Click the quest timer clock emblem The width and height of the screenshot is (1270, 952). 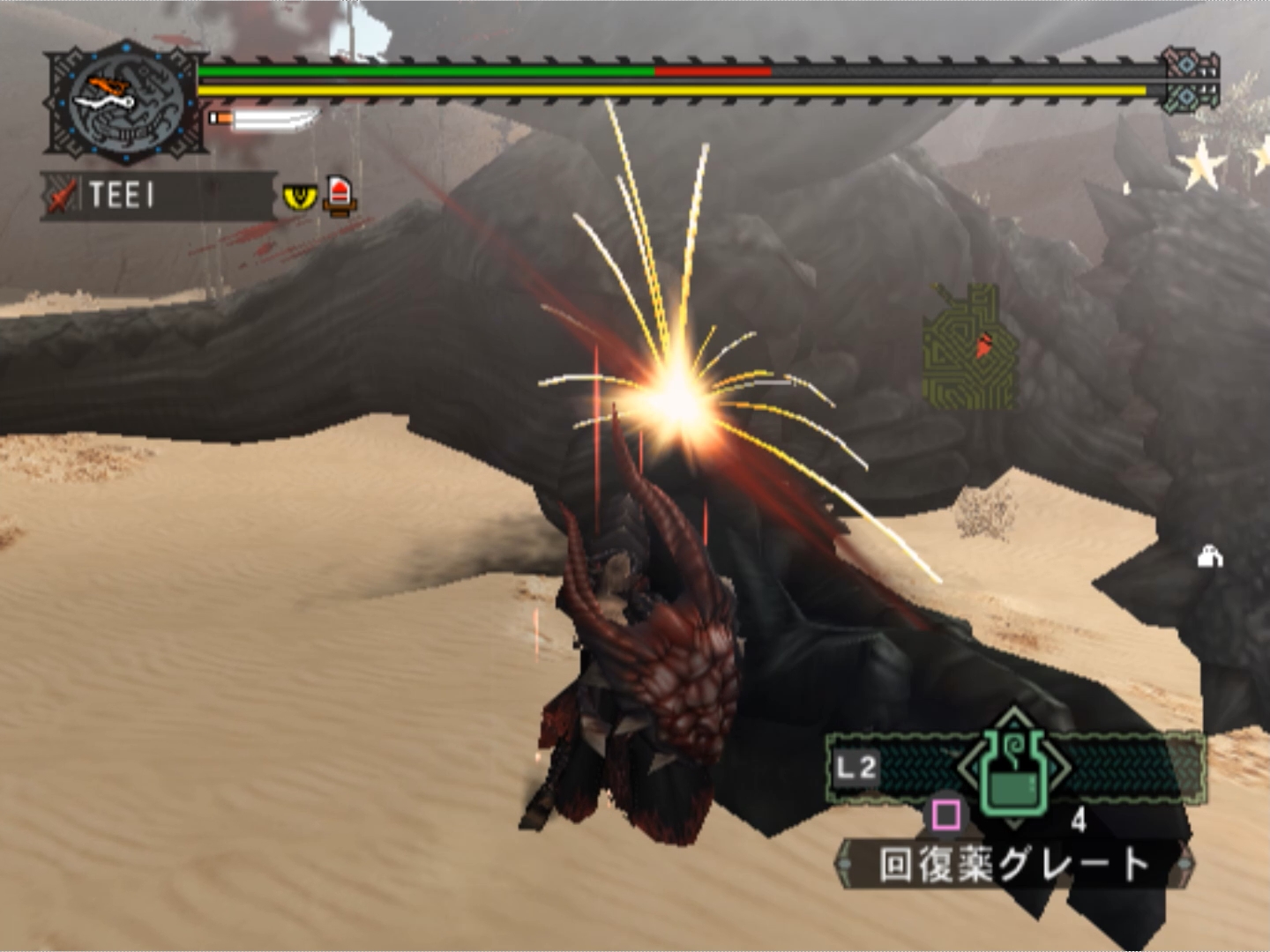pos(126,102)
